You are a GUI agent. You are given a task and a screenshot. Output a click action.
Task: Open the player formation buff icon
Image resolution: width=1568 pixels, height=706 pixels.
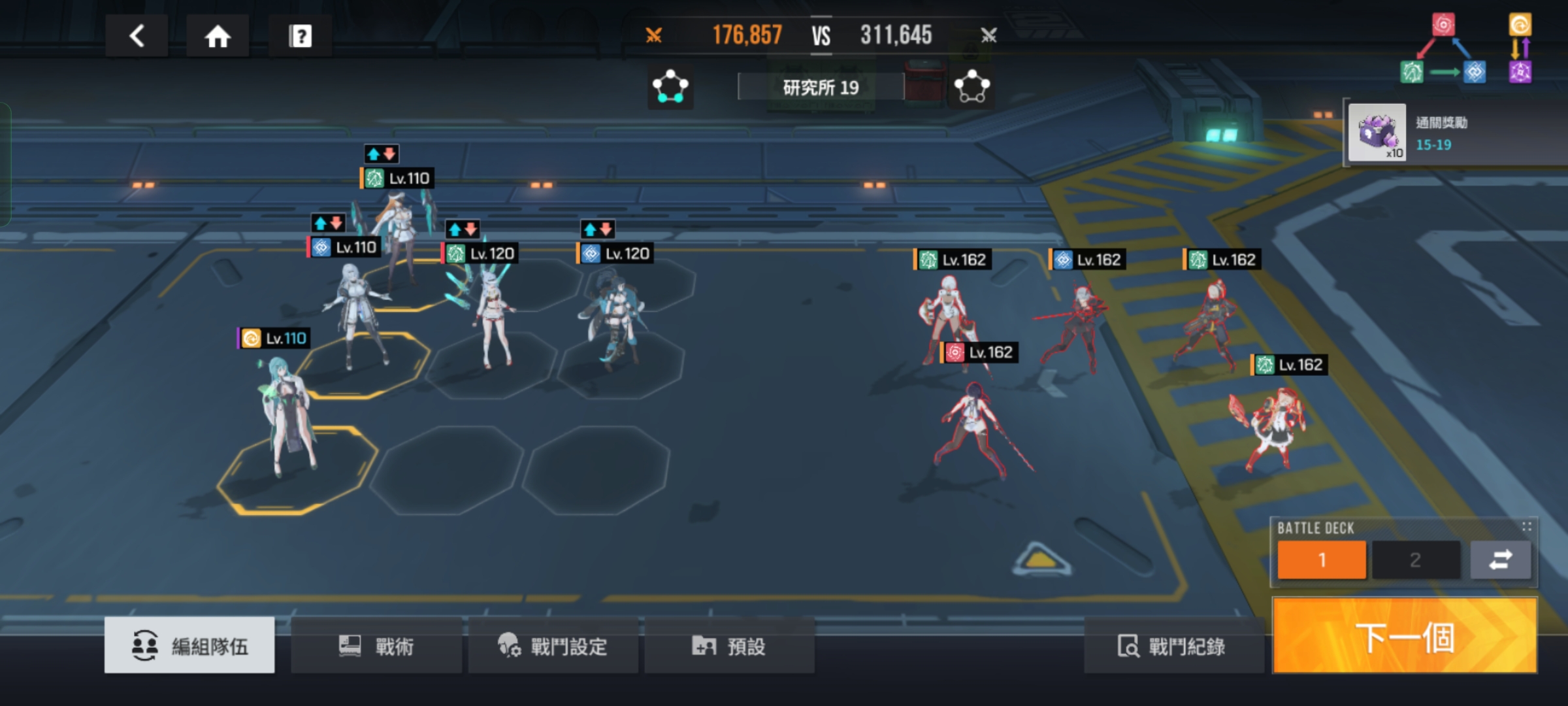click(x=670, y=87)
